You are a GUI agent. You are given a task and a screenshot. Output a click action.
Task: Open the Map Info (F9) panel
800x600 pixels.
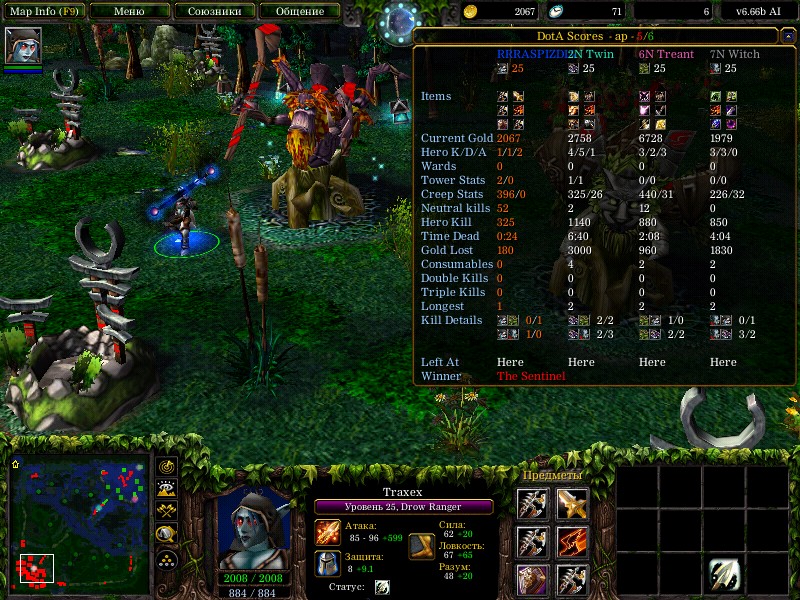46,11
